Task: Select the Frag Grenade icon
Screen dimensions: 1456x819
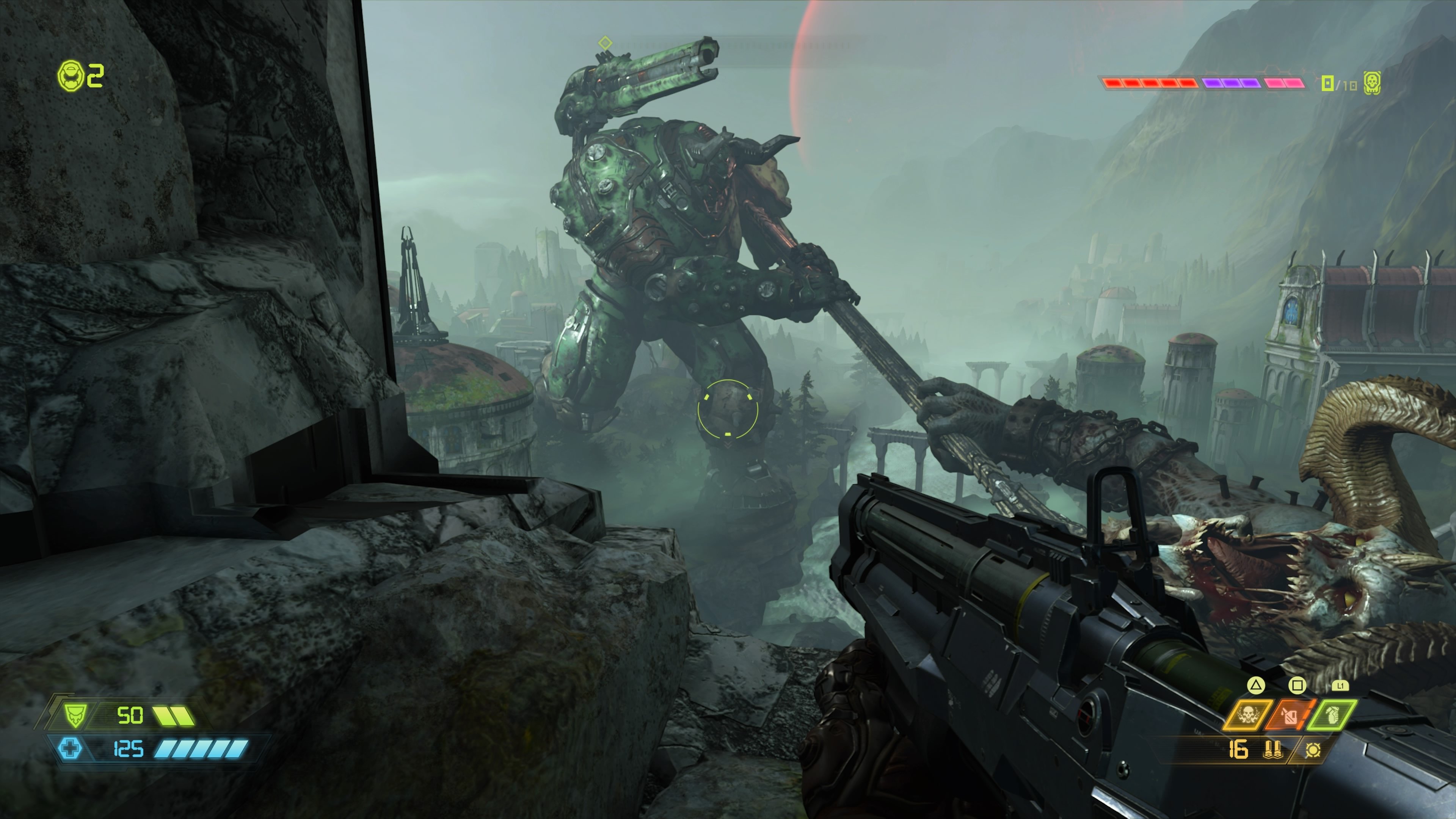Action: pyautogui.click(x=1332, y=716)
